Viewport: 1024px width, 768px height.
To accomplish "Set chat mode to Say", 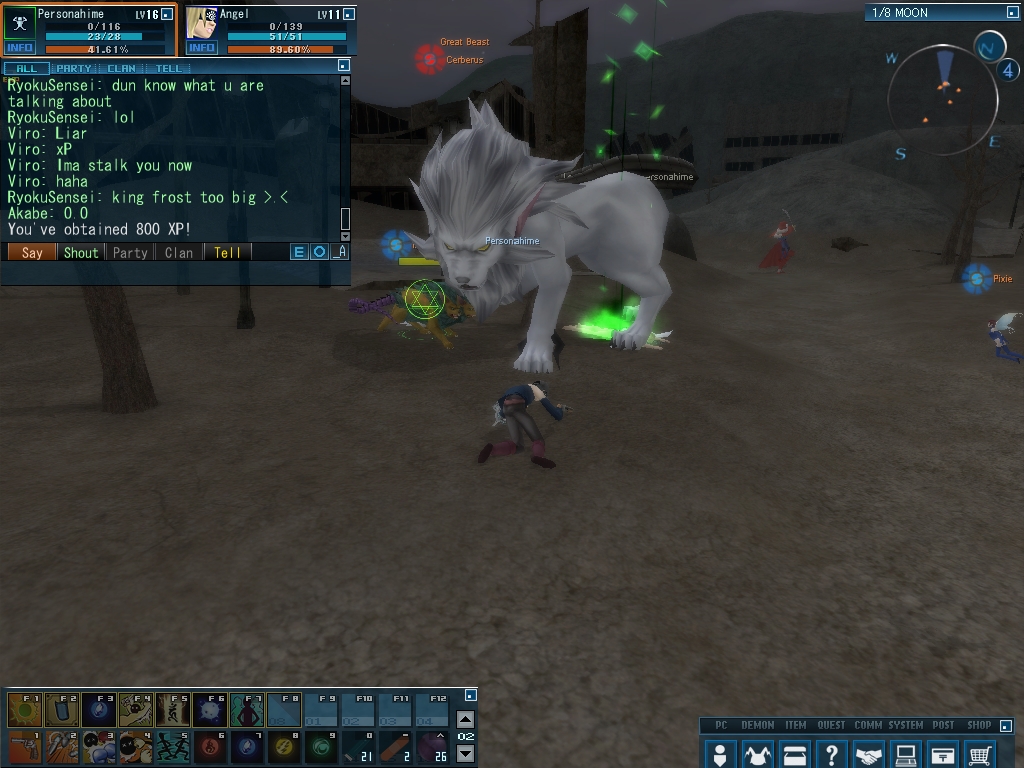I will pos(32,253).
